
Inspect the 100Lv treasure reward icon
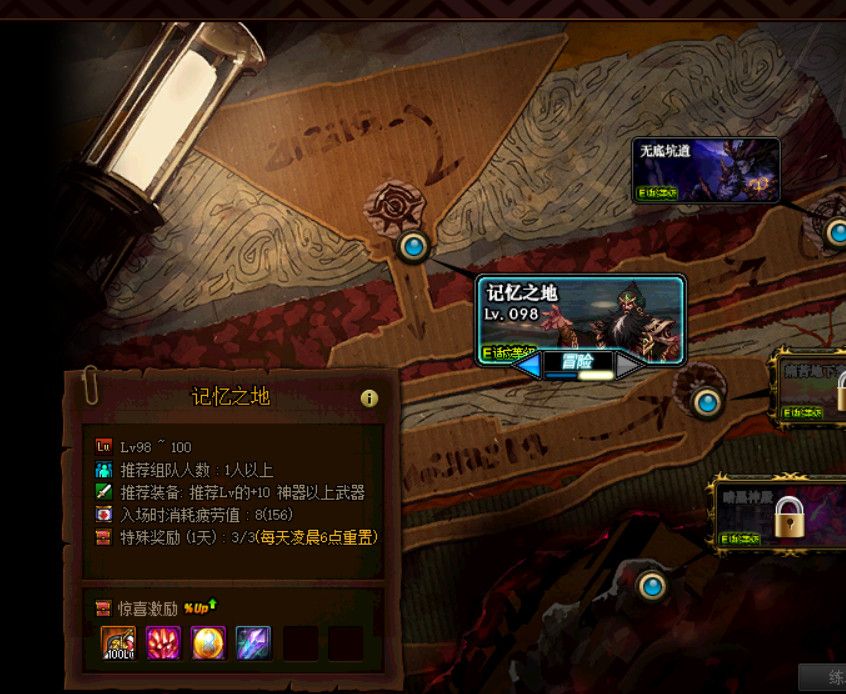pos(119,643)
